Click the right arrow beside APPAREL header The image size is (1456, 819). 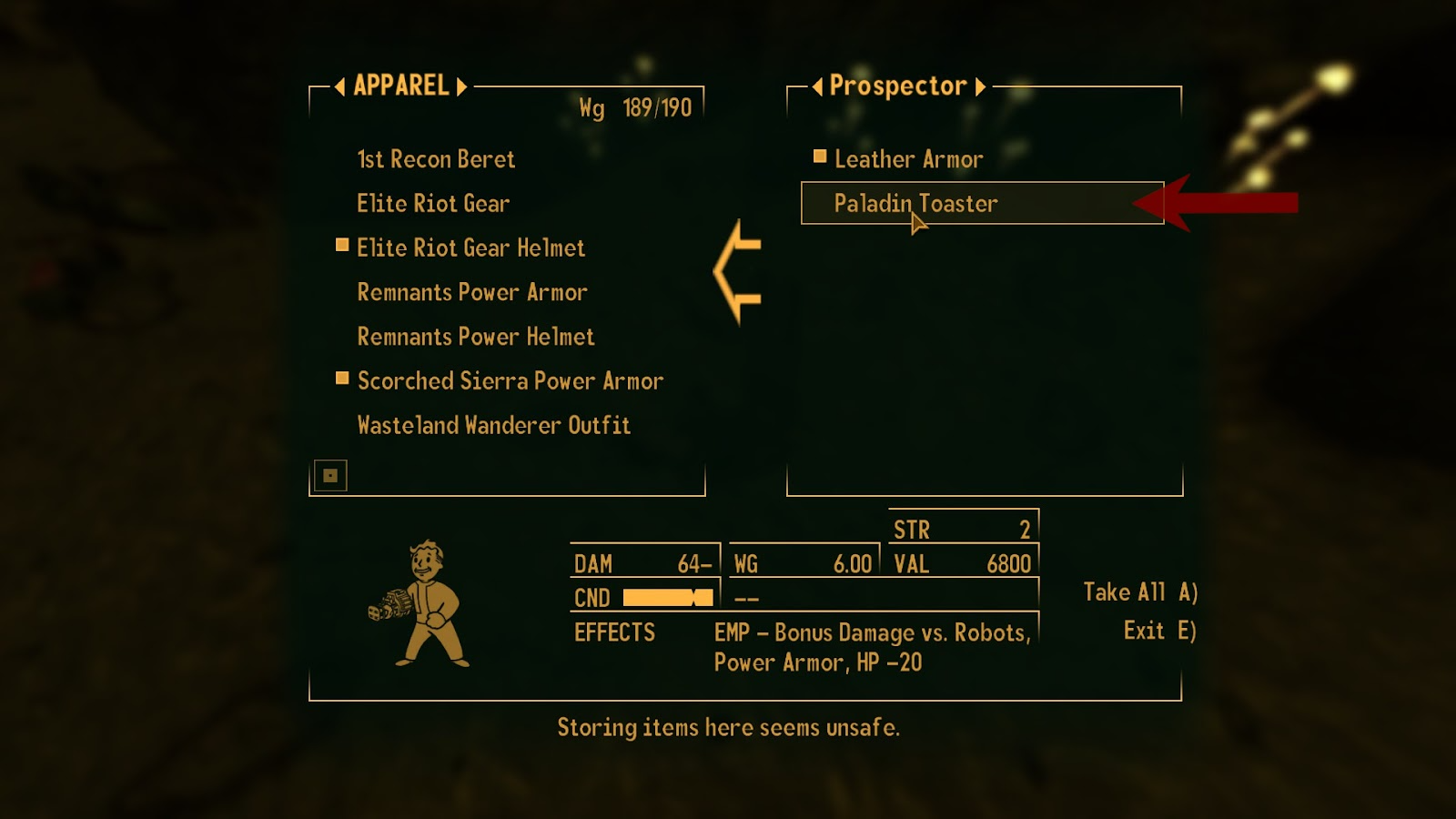click(x=460, y=87)
